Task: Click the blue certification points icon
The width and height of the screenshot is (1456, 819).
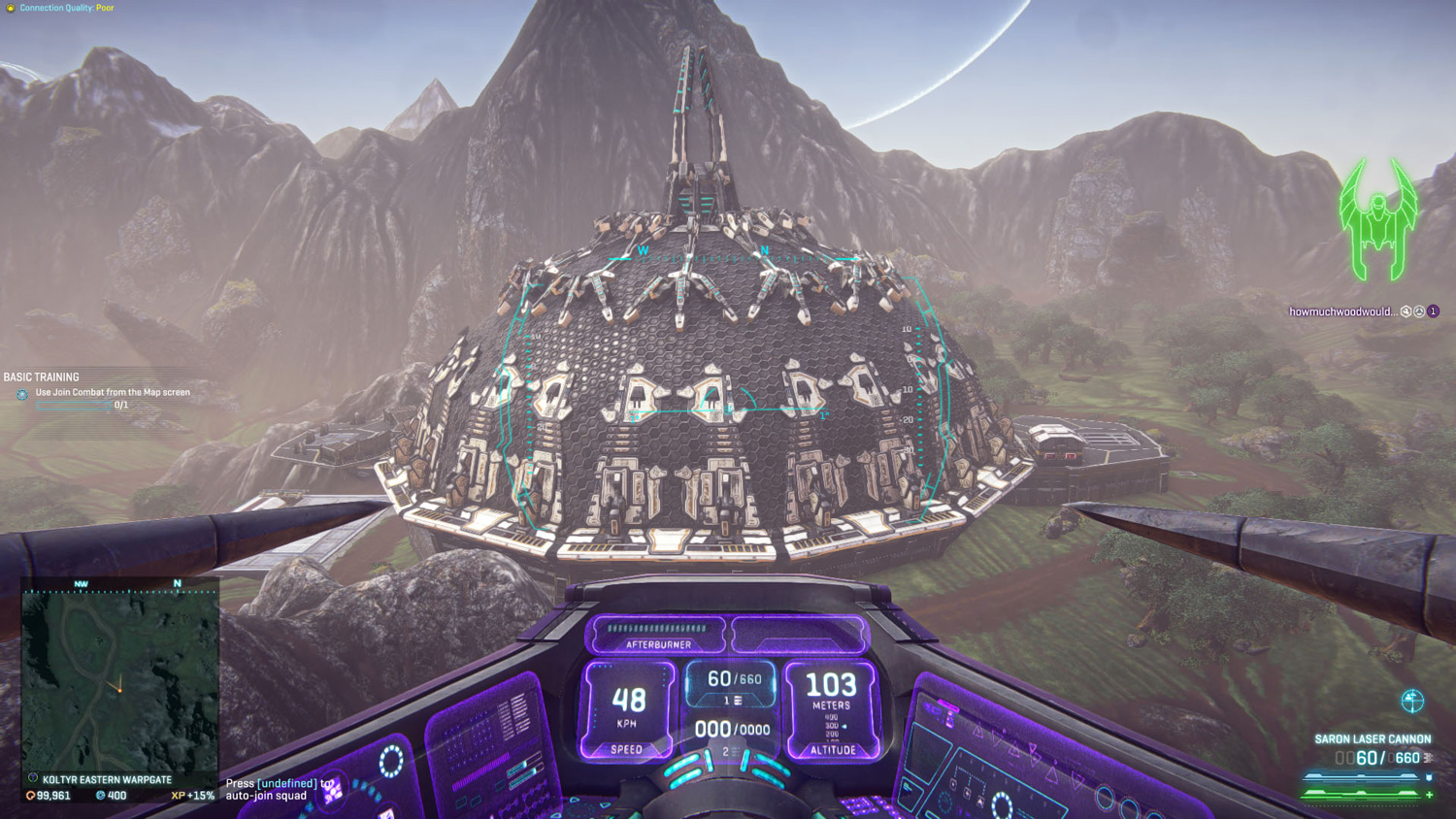Action: pos(100,796)
